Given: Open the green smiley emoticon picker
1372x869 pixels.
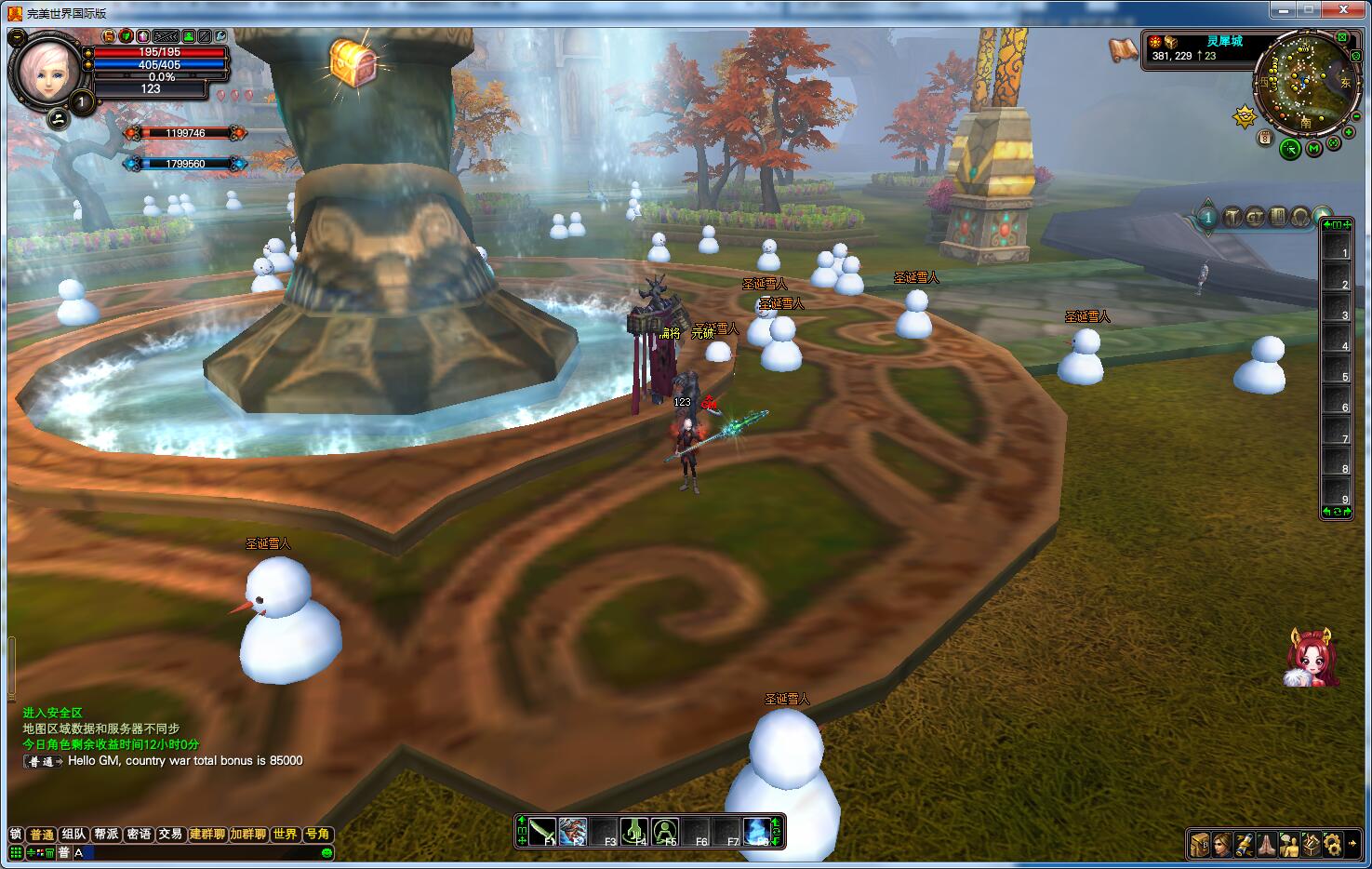Looking at the screenshot, I should click(x=326, y=852).
